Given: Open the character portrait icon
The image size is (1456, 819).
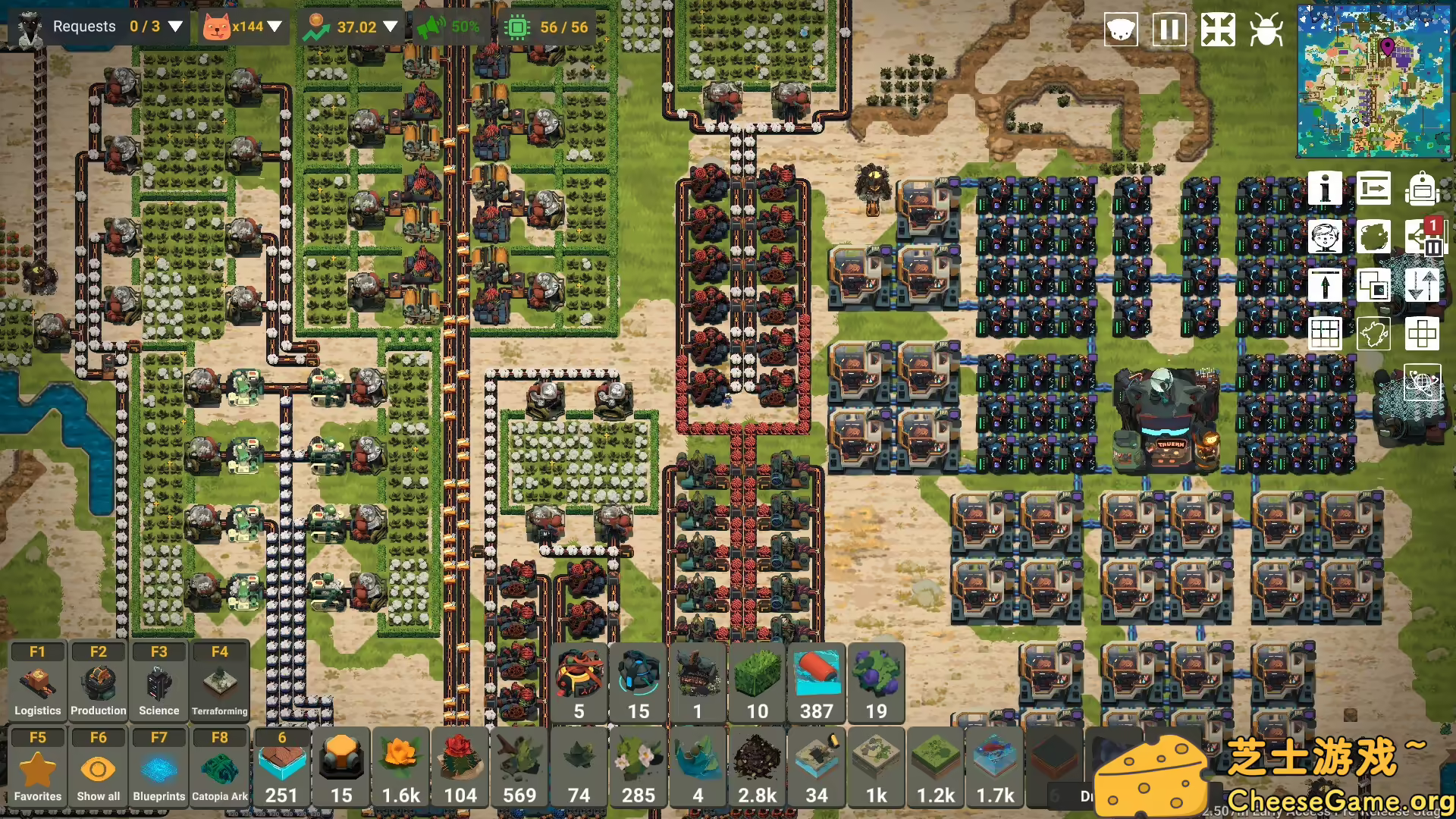Looking at the screenshot, I should click(x=1325, y=237).
